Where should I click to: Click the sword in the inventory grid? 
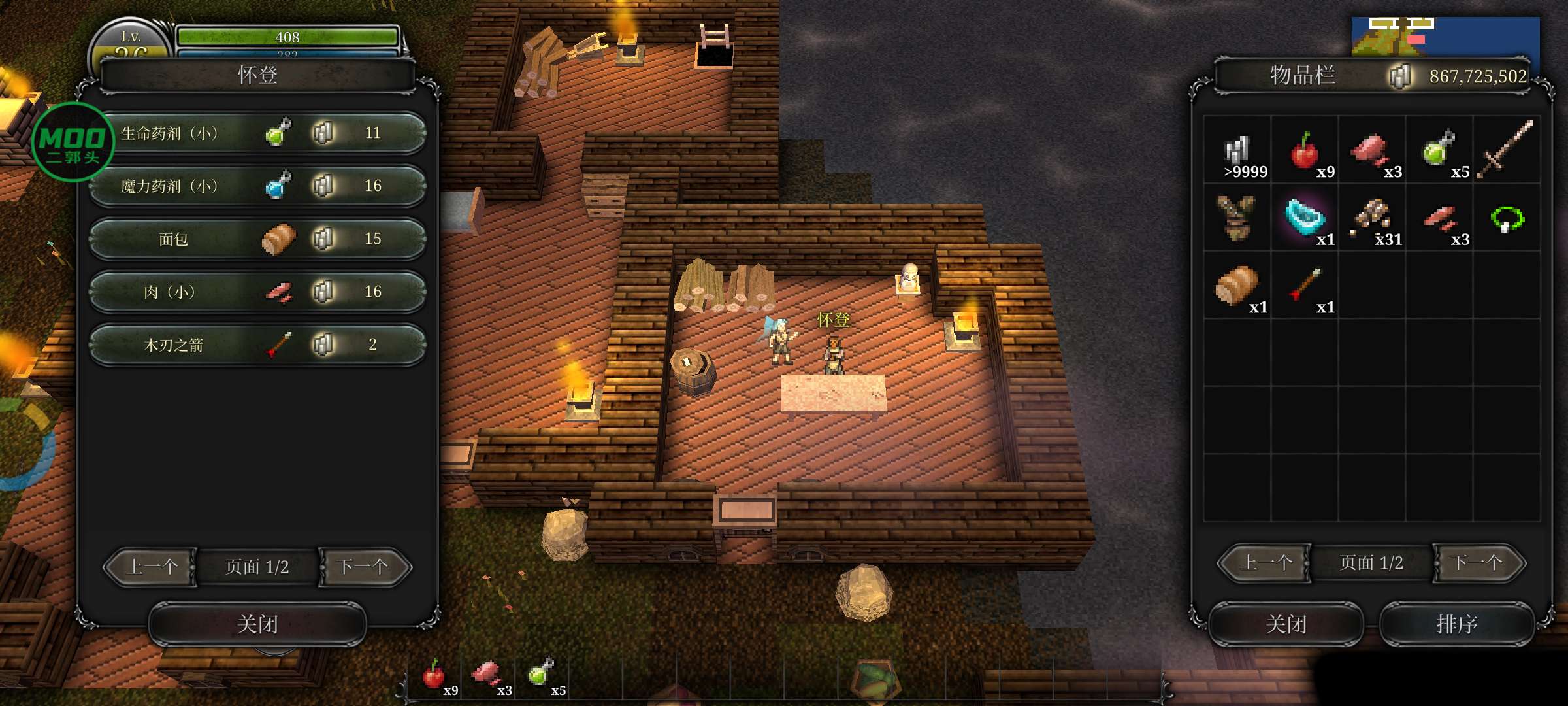(x=1506, y=150)
